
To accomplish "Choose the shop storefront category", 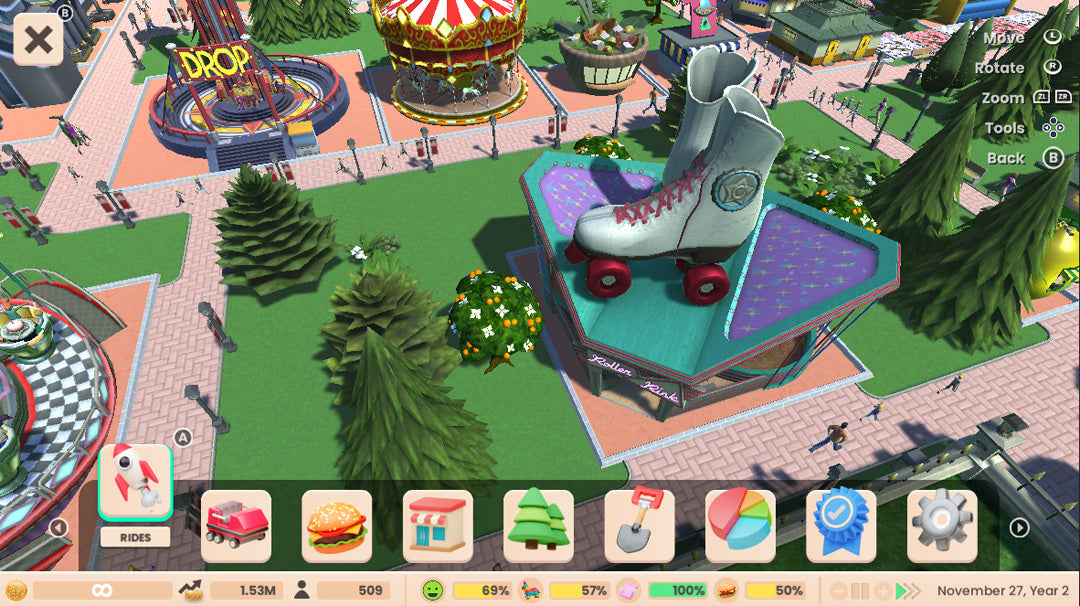I will point(437,525).
